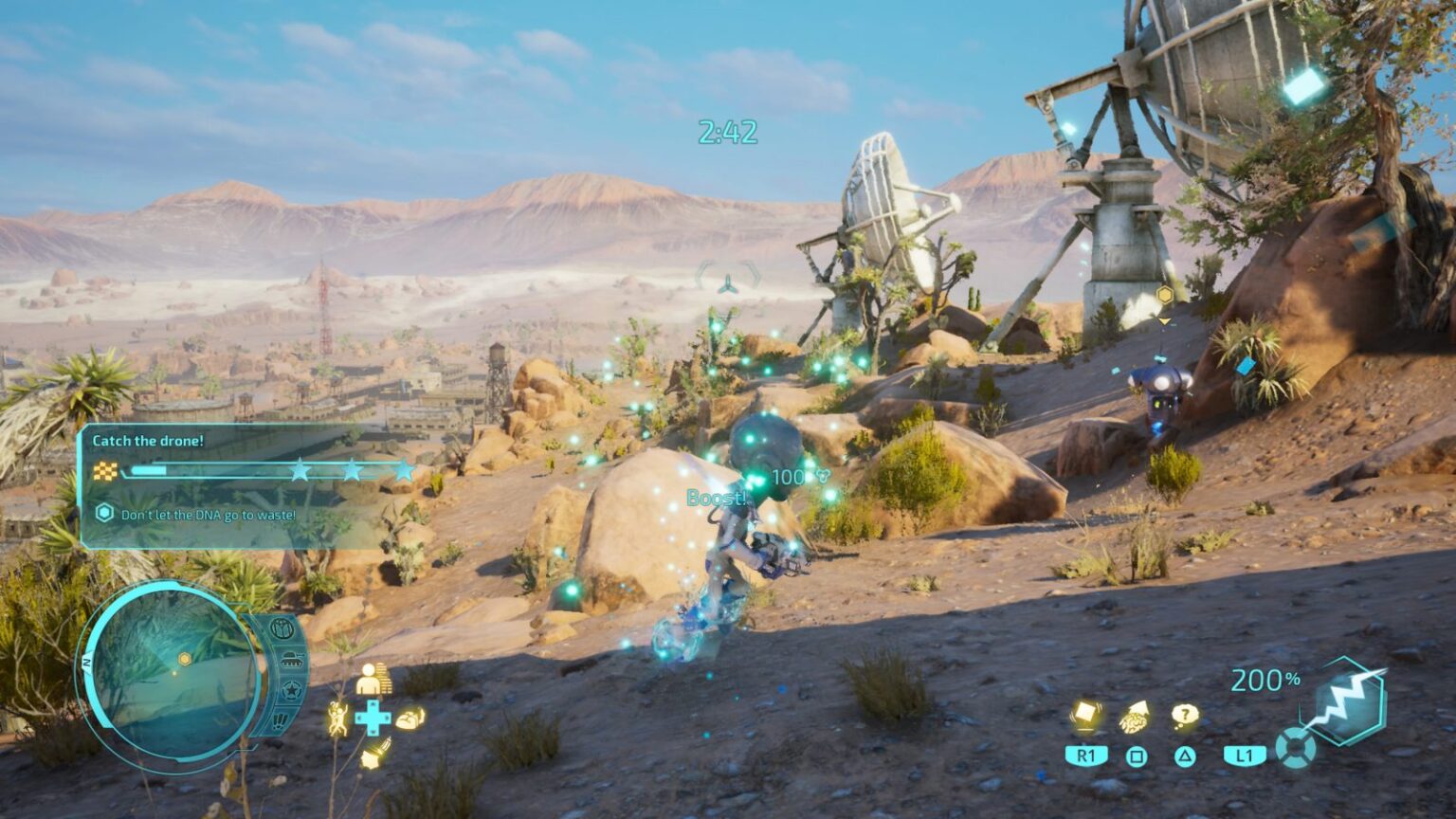Select the tank threat icon on minimap ring
1456x819 pixels.
(x=293, y=659)
